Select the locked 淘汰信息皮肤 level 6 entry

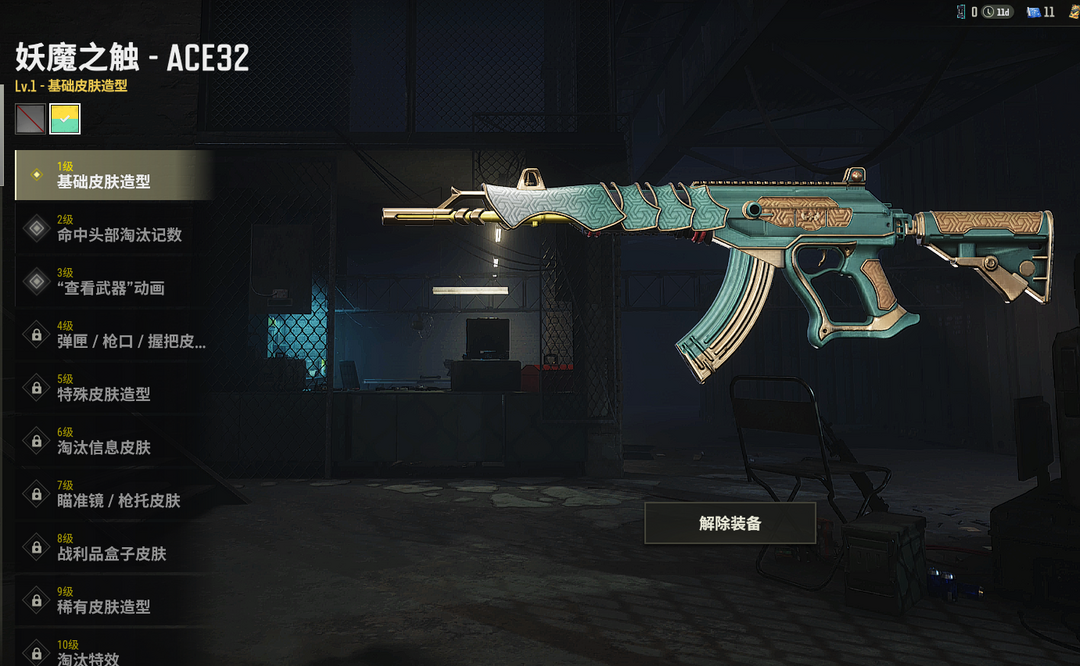click(x=112, y=440)
